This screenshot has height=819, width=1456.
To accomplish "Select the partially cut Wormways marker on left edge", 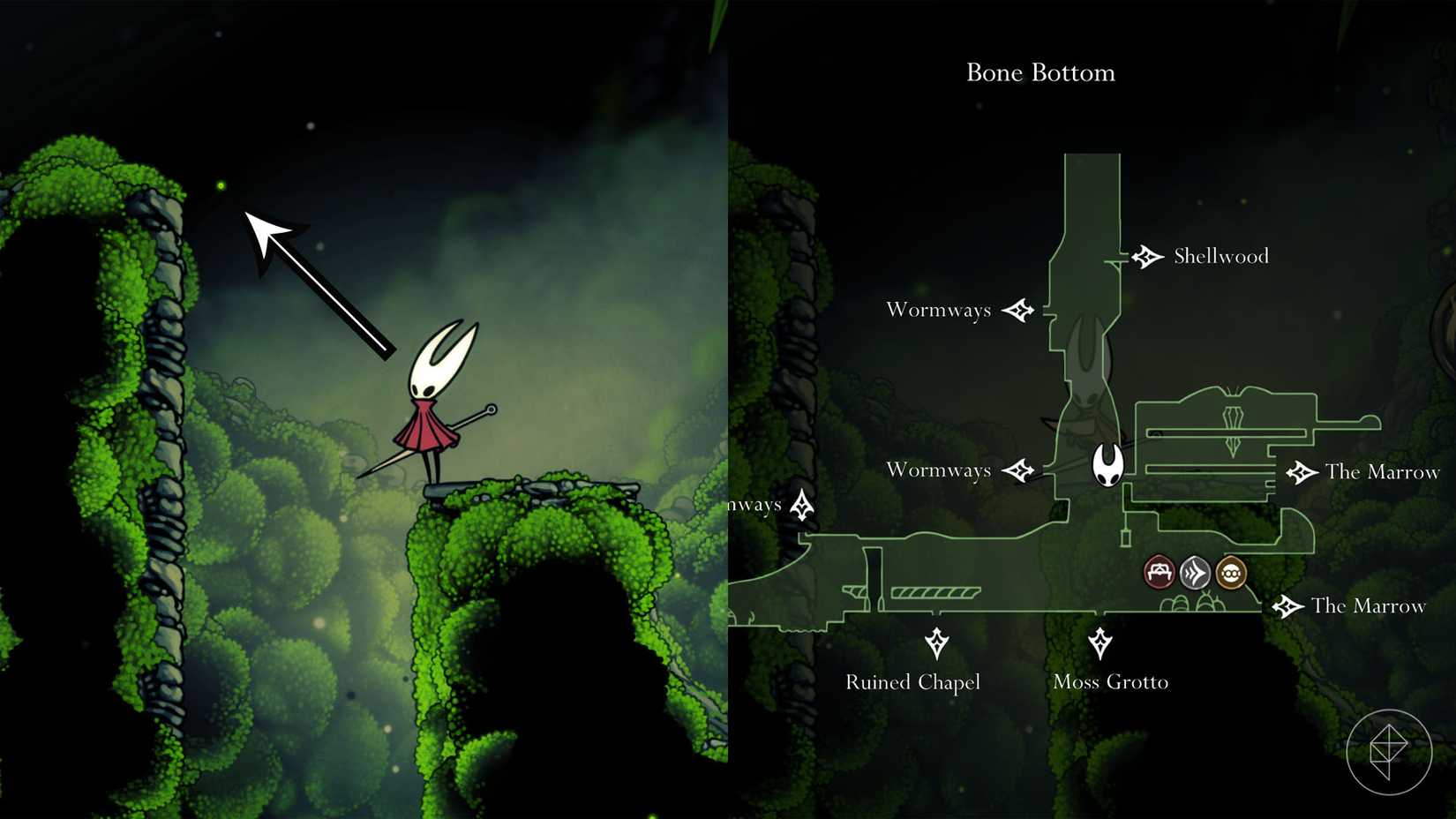I will [x=801, y=505].
